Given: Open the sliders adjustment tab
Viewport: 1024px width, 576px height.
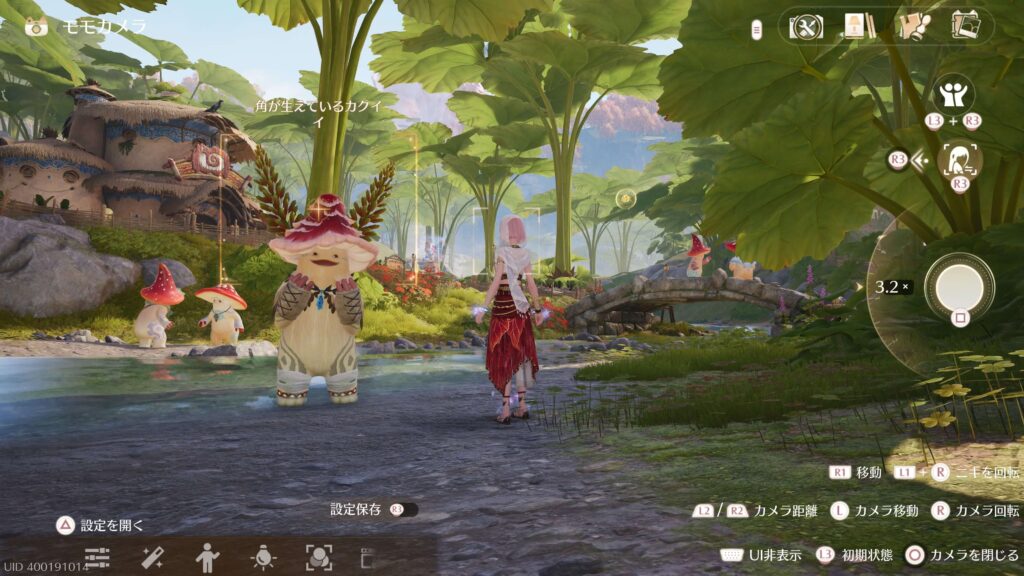Looking at the screenshot, I should click(x=97, y=557).
